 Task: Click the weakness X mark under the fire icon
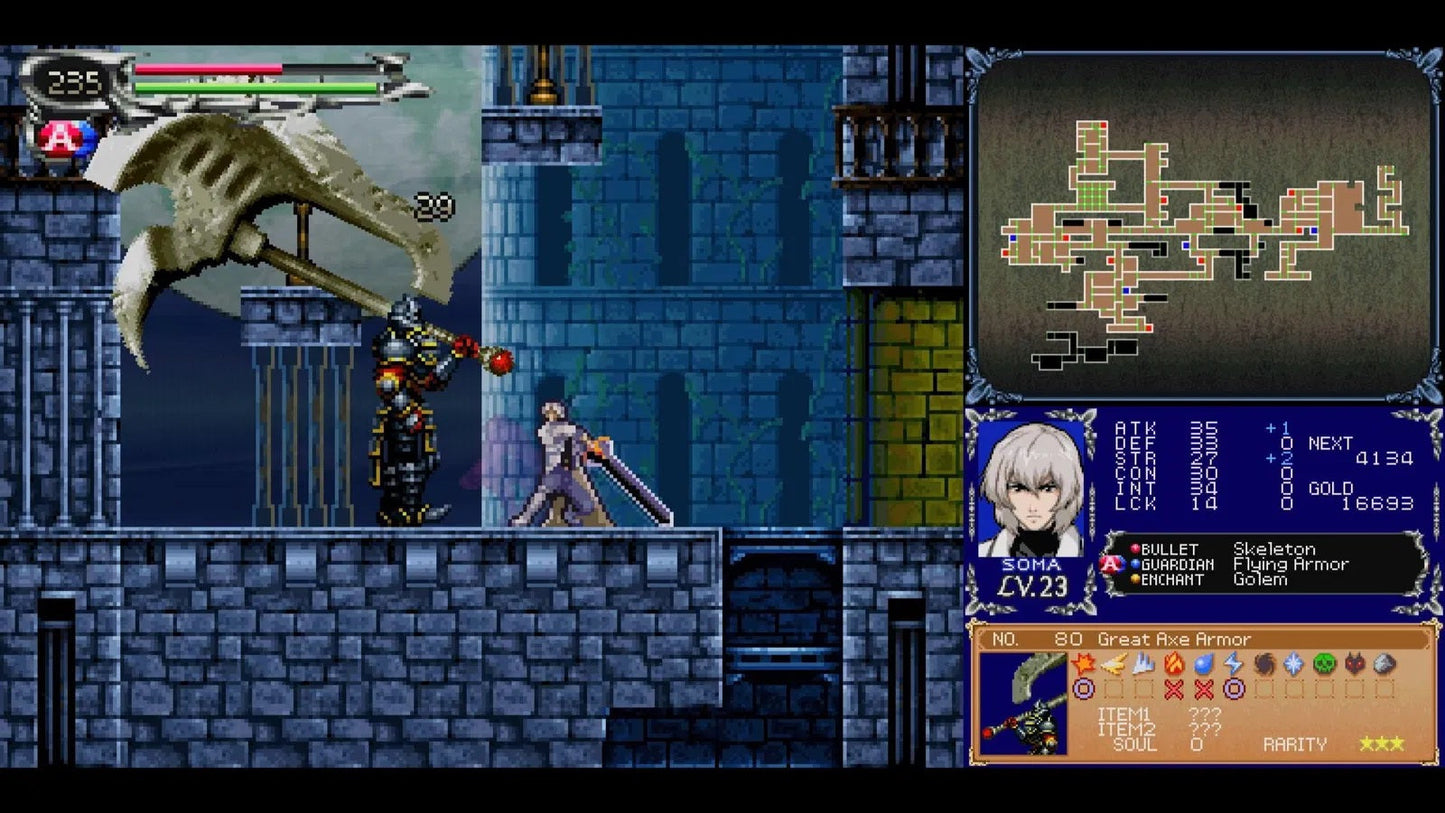(x=1175, y=686)
